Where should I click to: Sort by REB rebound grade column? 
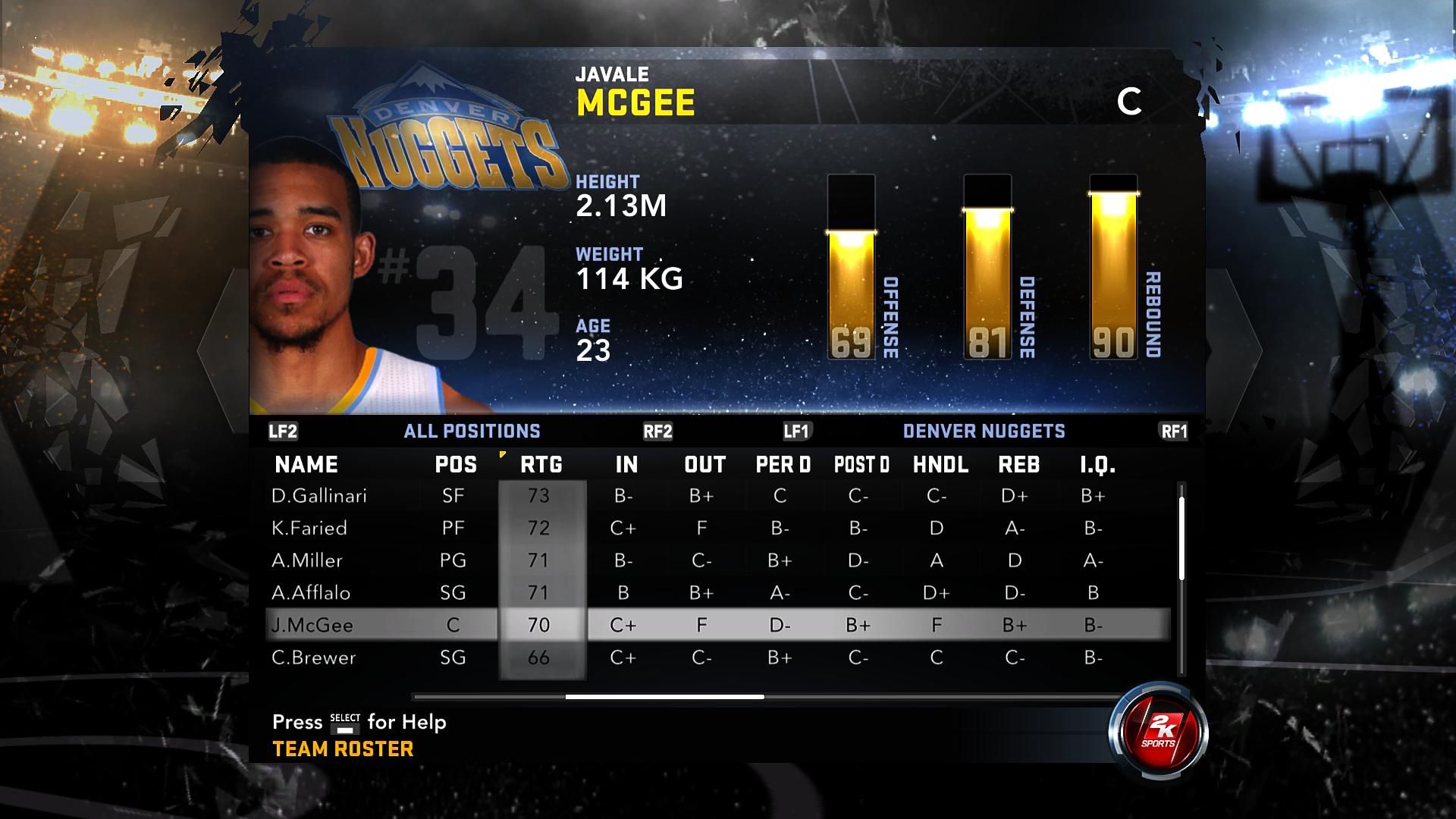pyautogui.click(x=1018, y=465)
